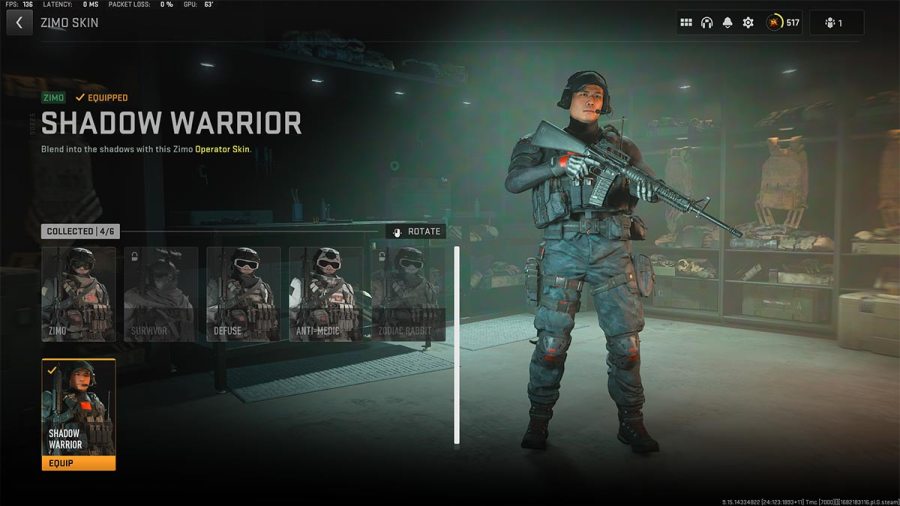Choose the Anti-Medic operator skin
Image resolution: width=900 pixels, height=506 pixels.
coord(326,294)
